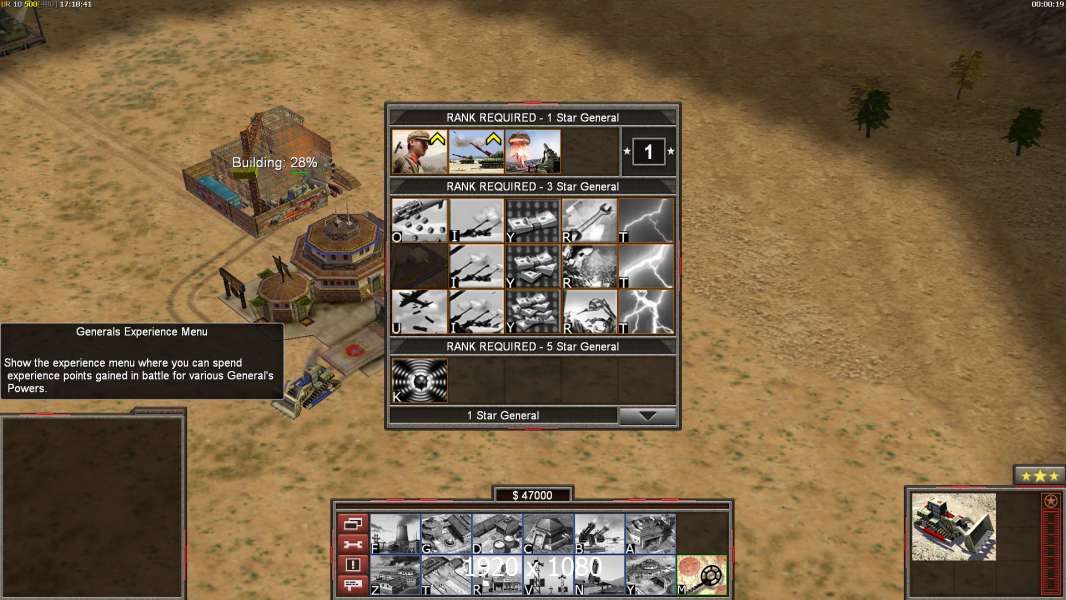Build the Speaker Tower marked V
The image size is (1066, 600).
(548, 575)
